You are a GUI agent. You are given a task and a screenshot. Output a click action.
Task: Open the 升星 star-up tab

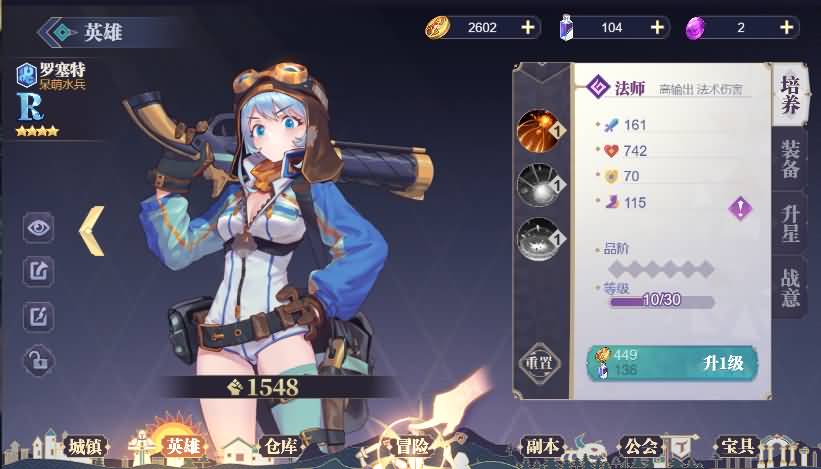(x=790, y=222)
